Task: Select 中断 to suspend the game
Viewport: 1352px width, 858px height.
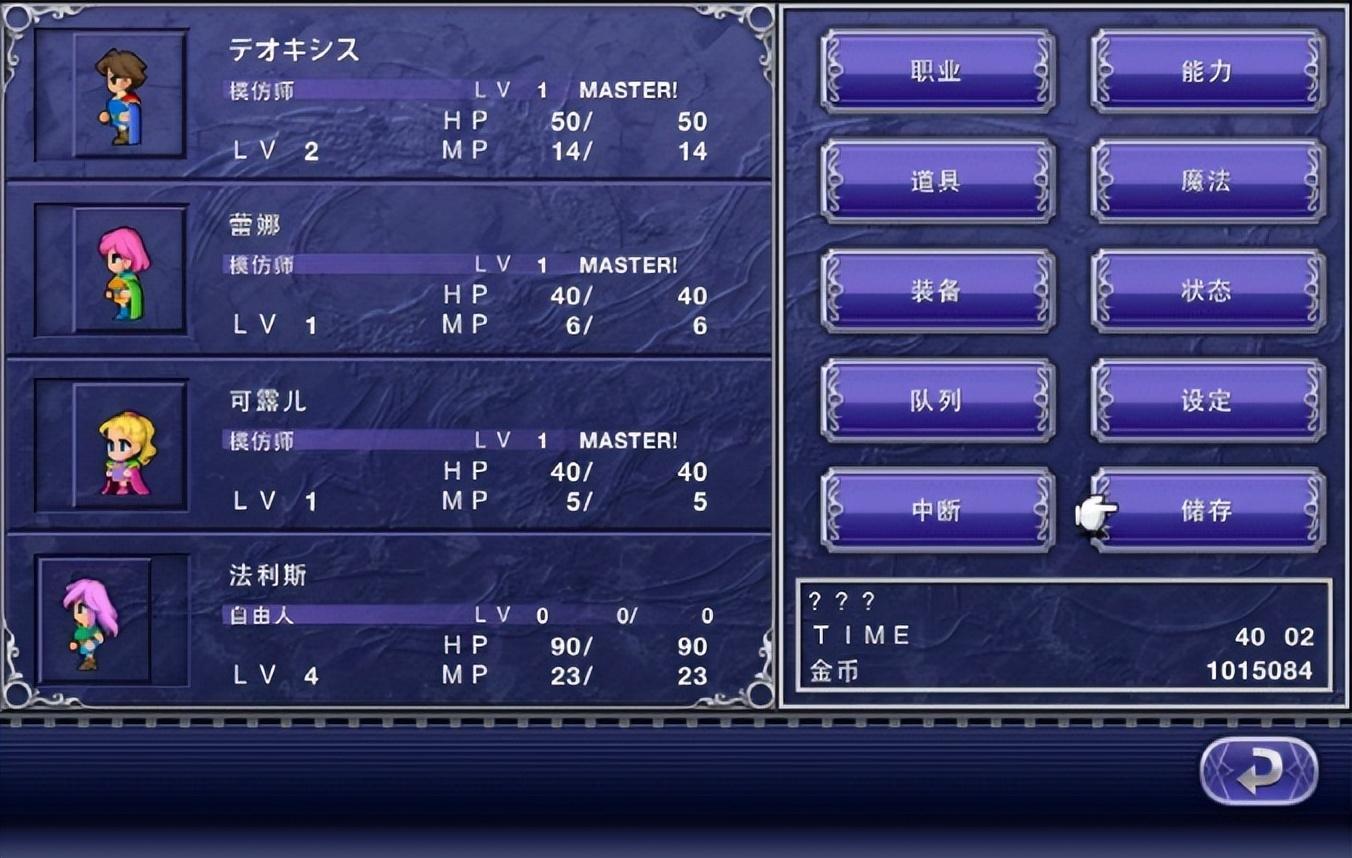Action: [x=937, y=509]
